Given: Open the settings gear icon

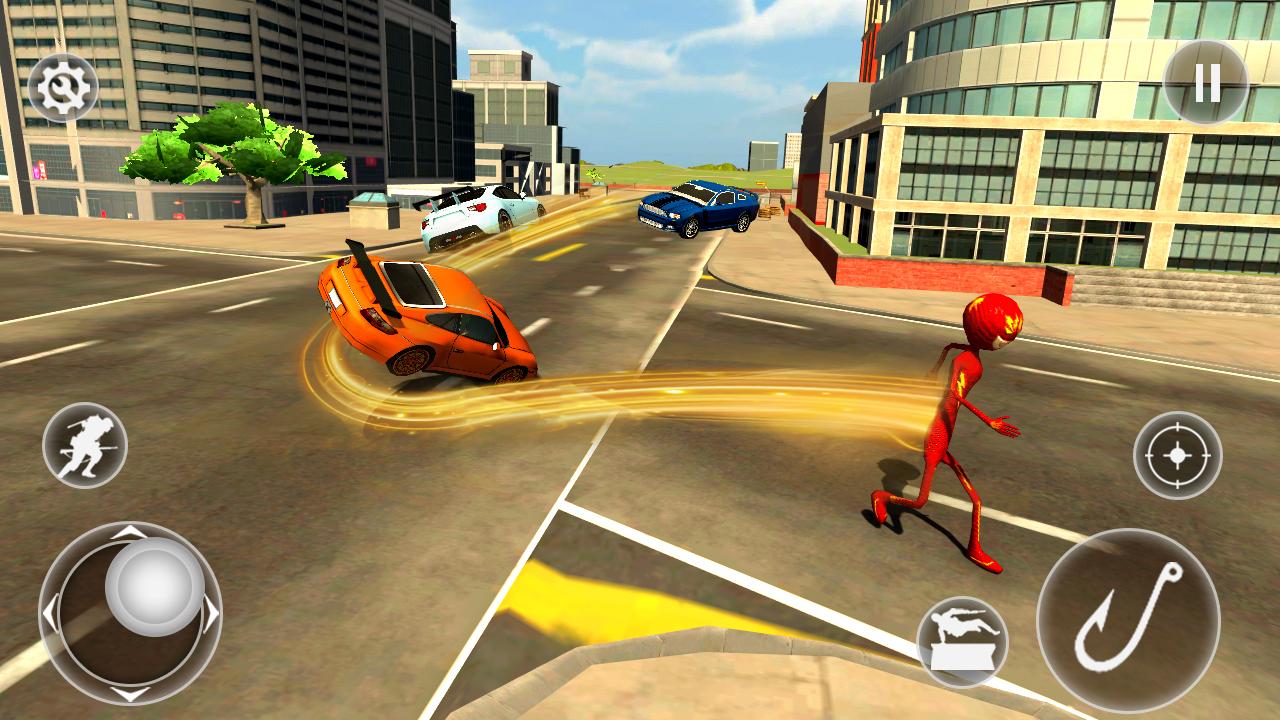Looking at the screenshot, I should [62, 86].
